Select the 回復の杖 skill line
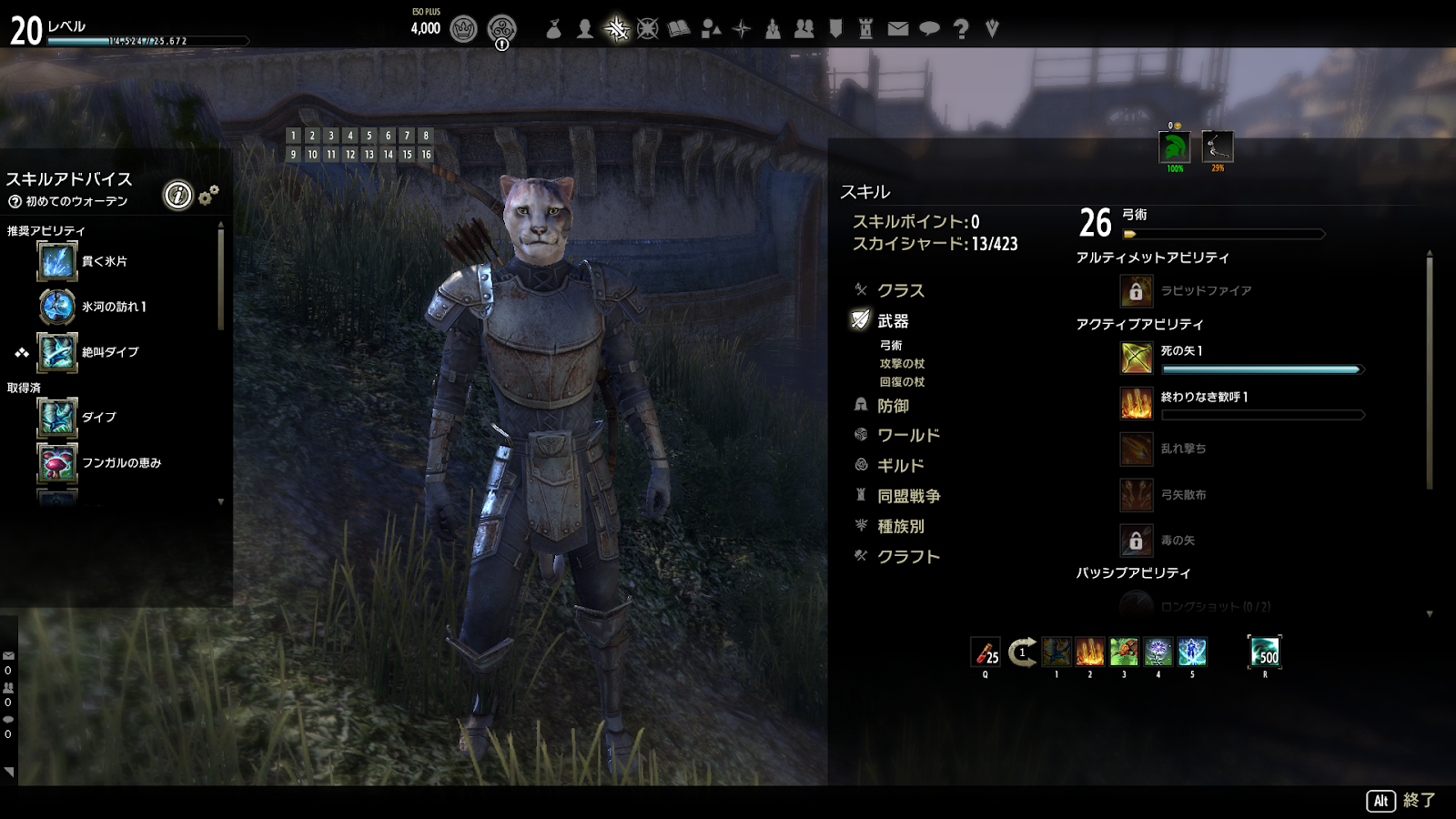 point(902,382)
